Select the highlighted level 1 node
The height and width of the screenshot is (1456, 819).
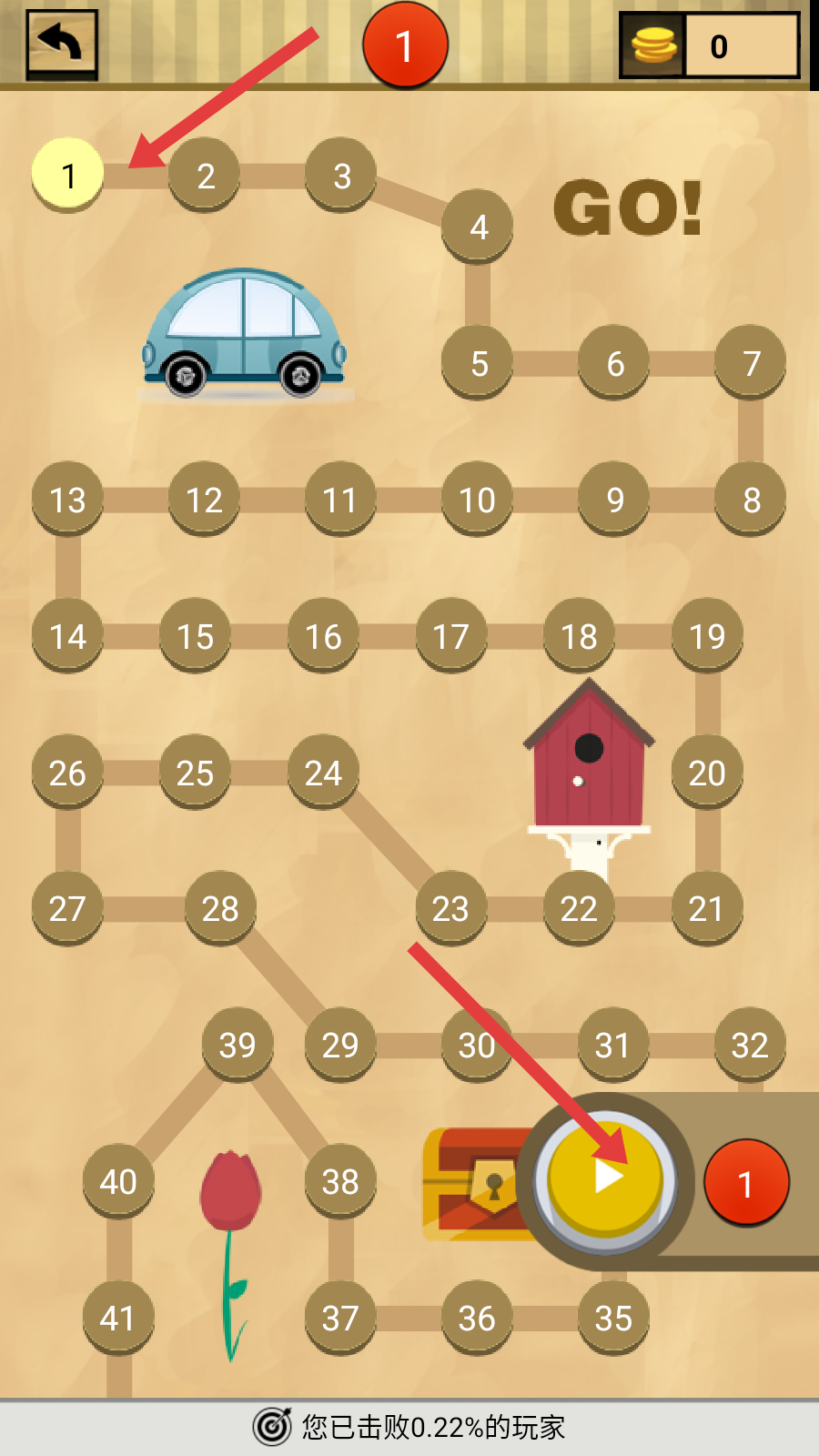[x=67, y=174]
